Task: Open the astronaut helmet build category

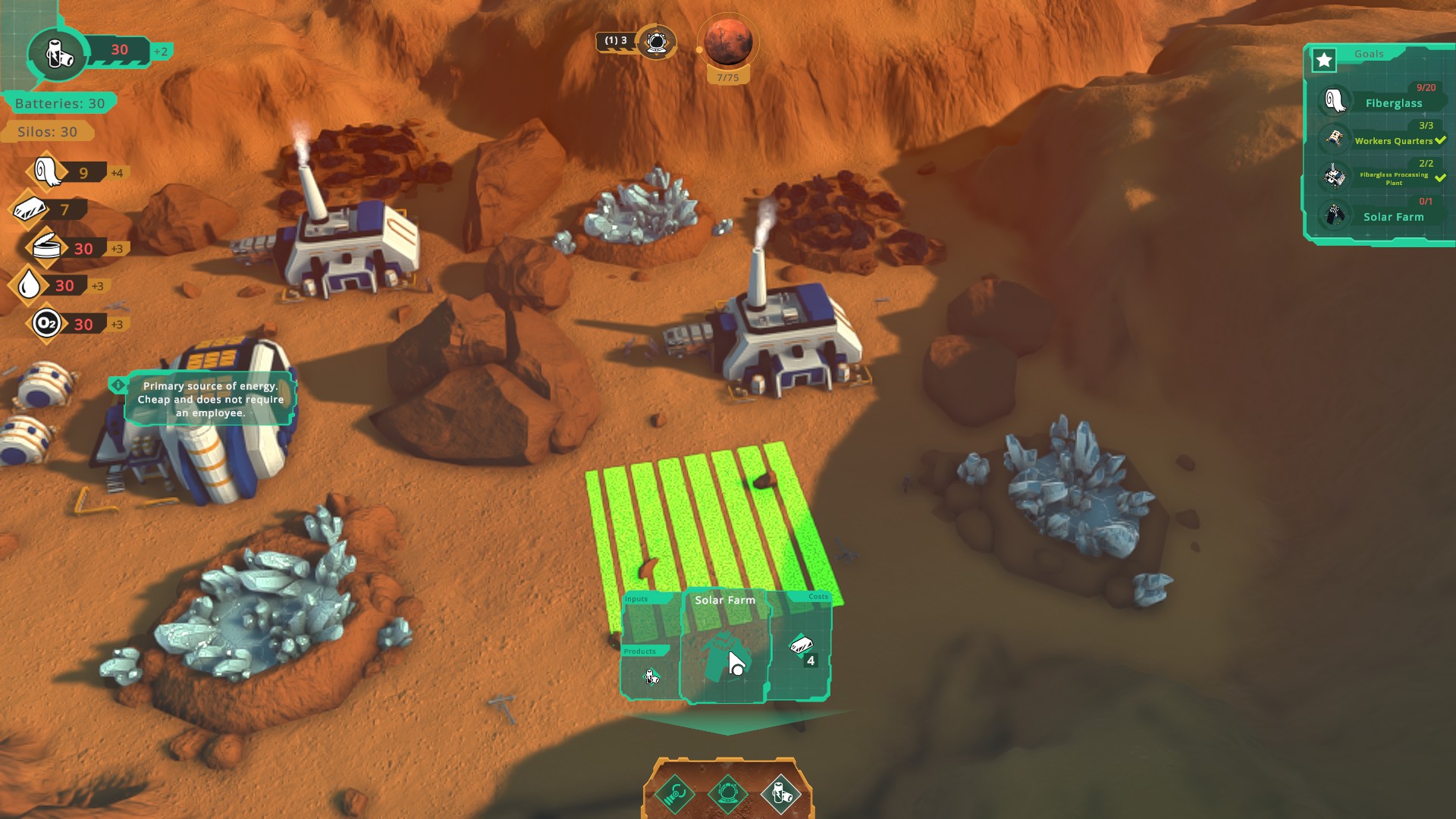Action: coord(727,794)
